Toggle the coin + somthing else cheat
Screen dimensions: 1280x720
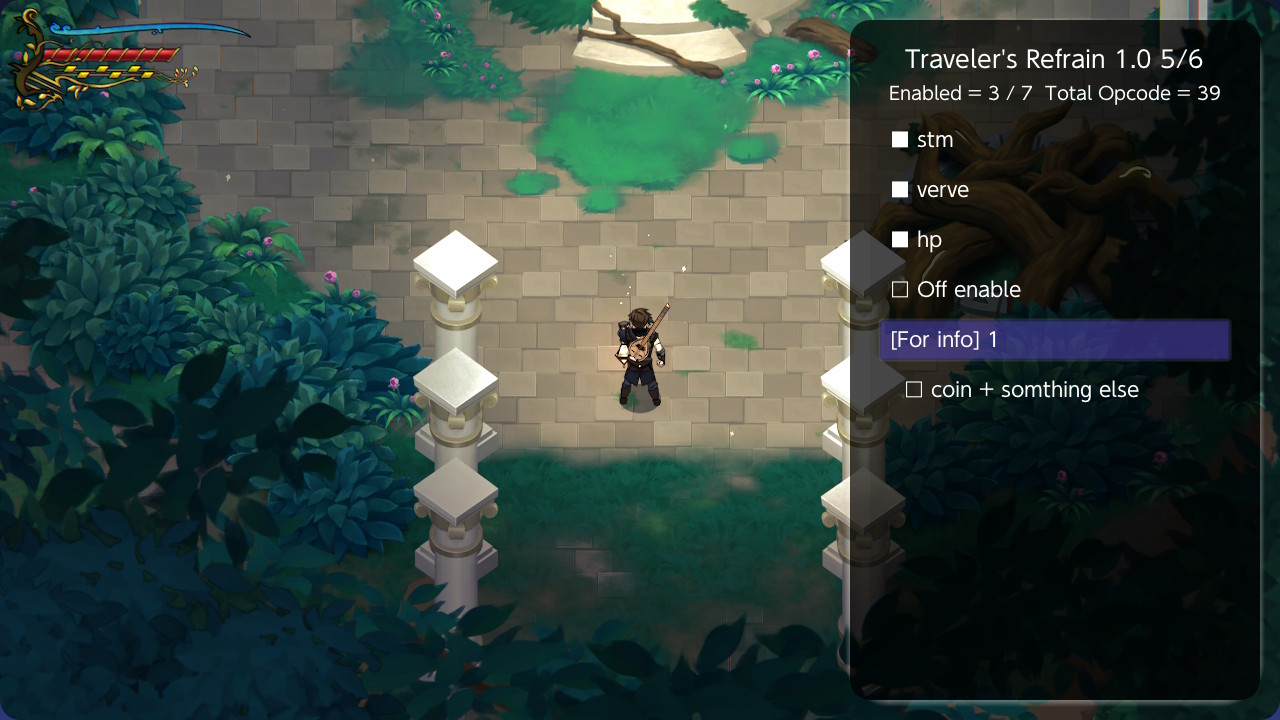pyautogui.click(x=912, y=390)
